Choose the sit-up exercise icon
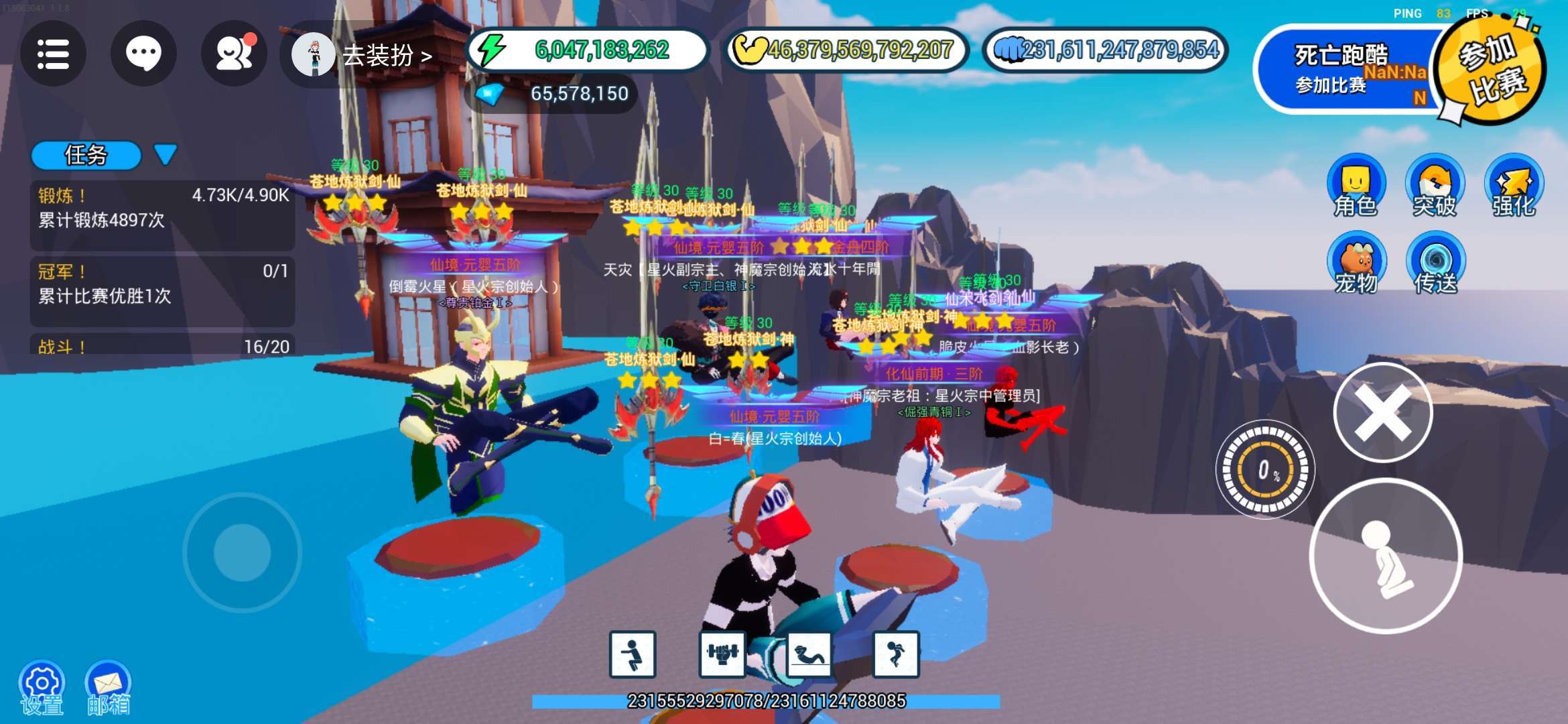This screenshot has height=724, width=1568. [x=809, y=654]
